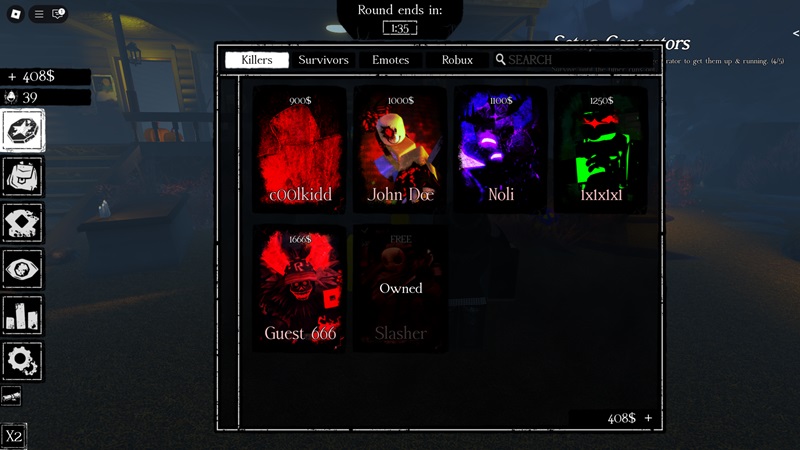Screen dimensions: 800x450
Task: Open the Survivors tab
Action: click(324, 60)
